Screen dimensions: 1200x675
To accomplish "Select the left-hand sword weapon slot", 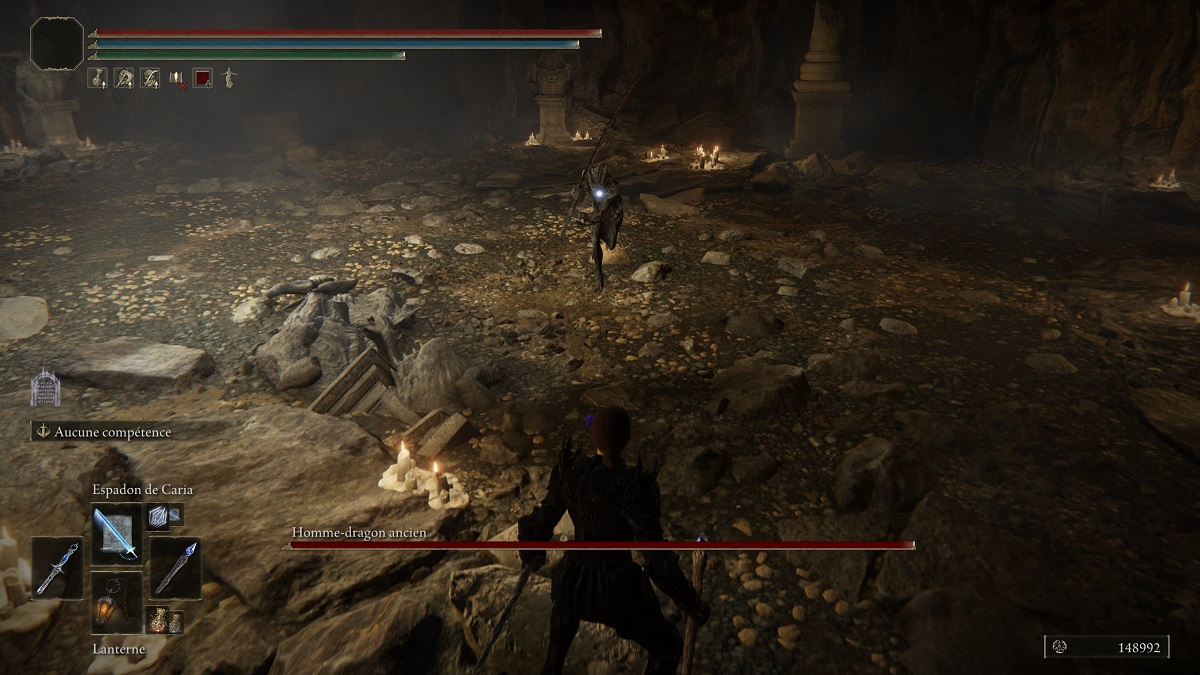I will tap(56, 567).
